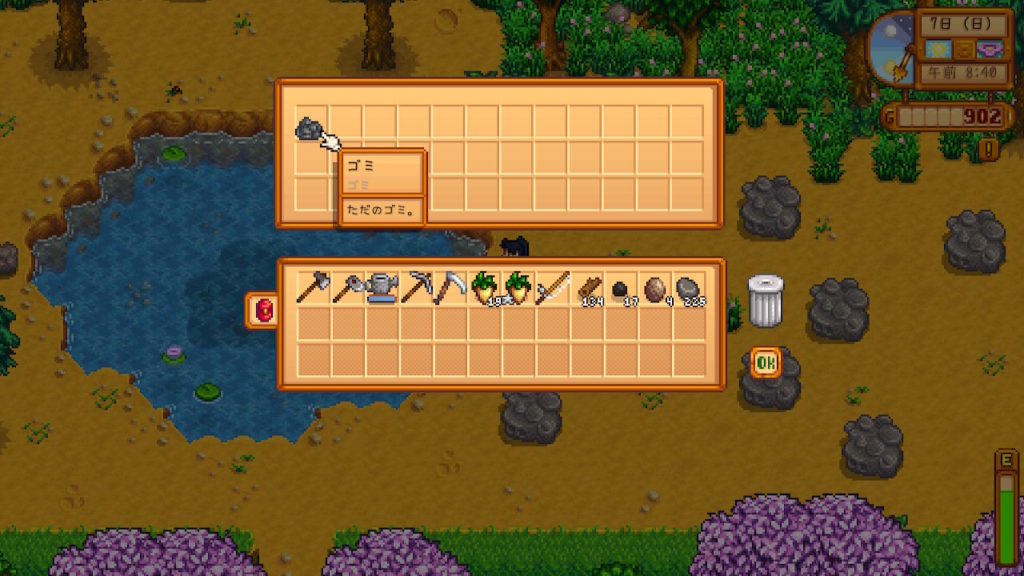This screenshot has width=1024, height=576.
Task: Select the scythe slot
Action: coord(449,288)
